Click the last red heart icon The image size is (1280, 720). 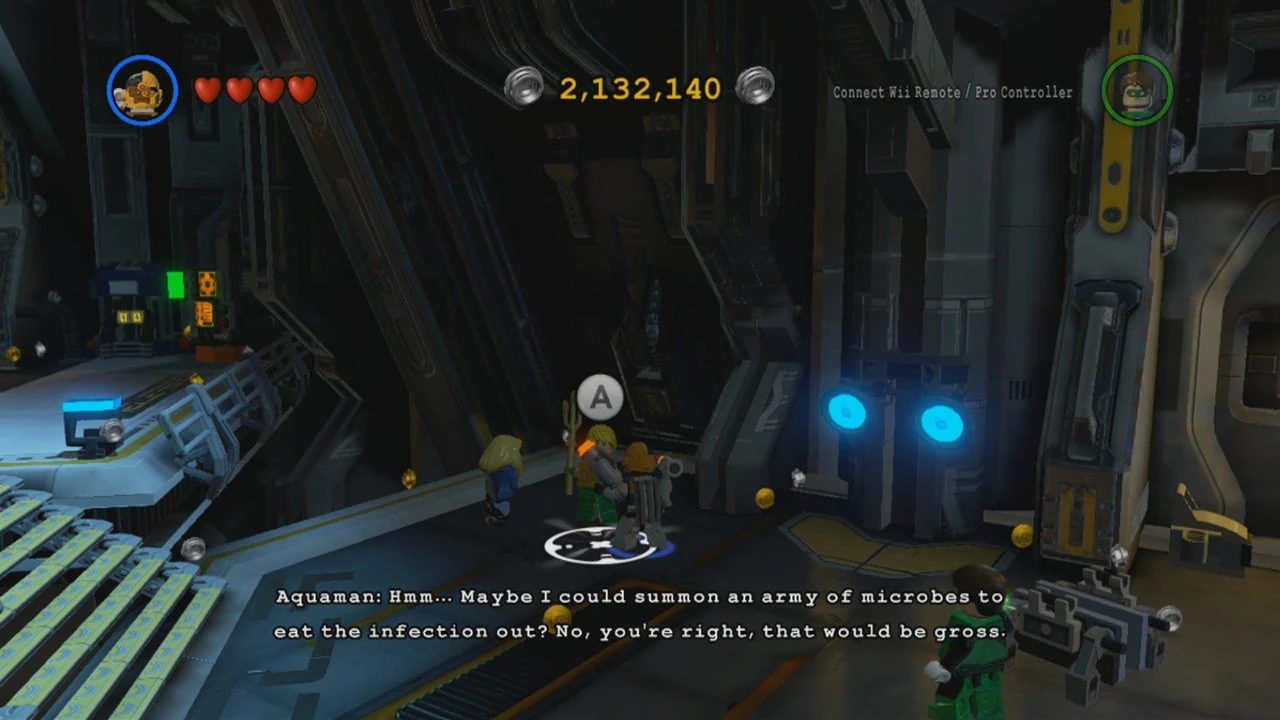pos(301,90)
